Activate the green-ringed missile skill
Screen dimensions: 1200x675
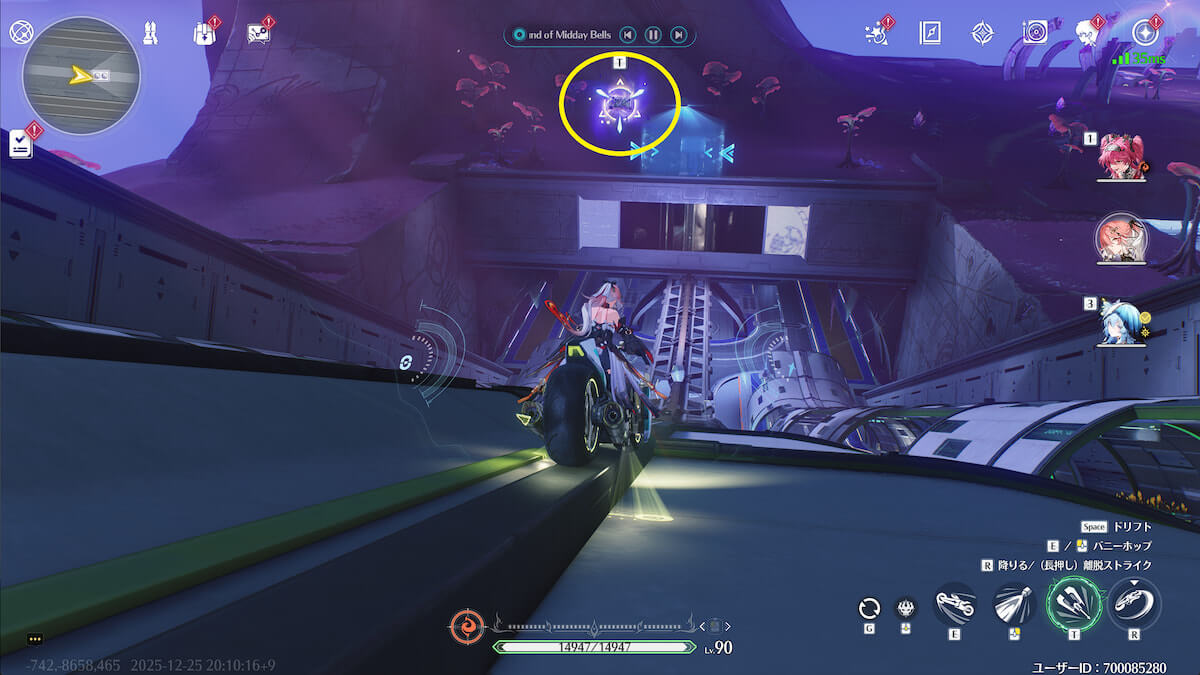[1074, 604]
